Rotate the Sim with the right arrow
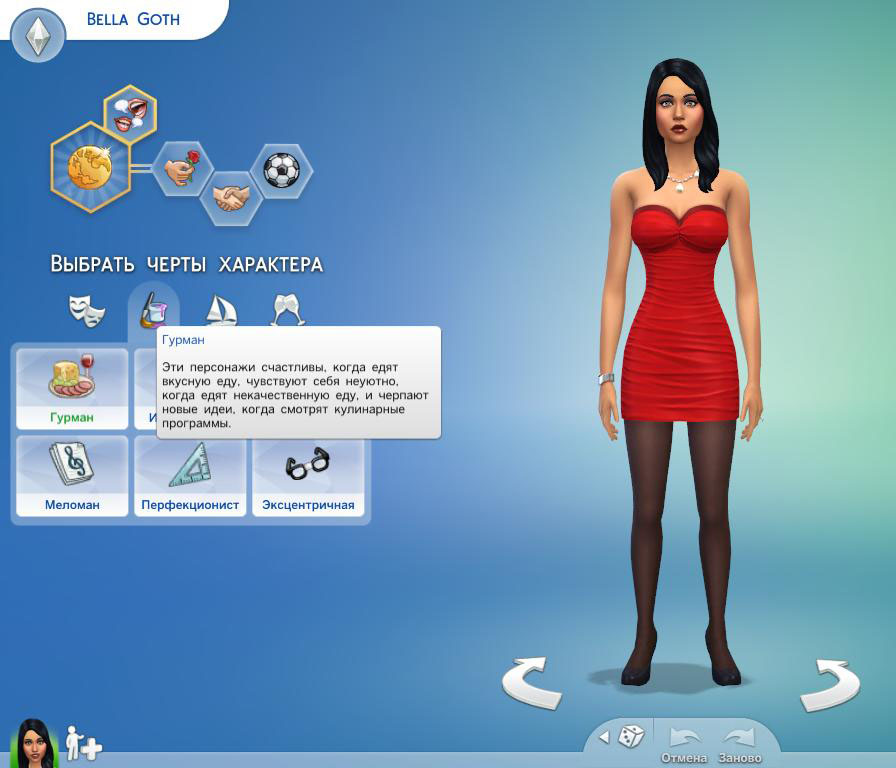This screenshot has width=896, height=768. [x=829, y=685]
